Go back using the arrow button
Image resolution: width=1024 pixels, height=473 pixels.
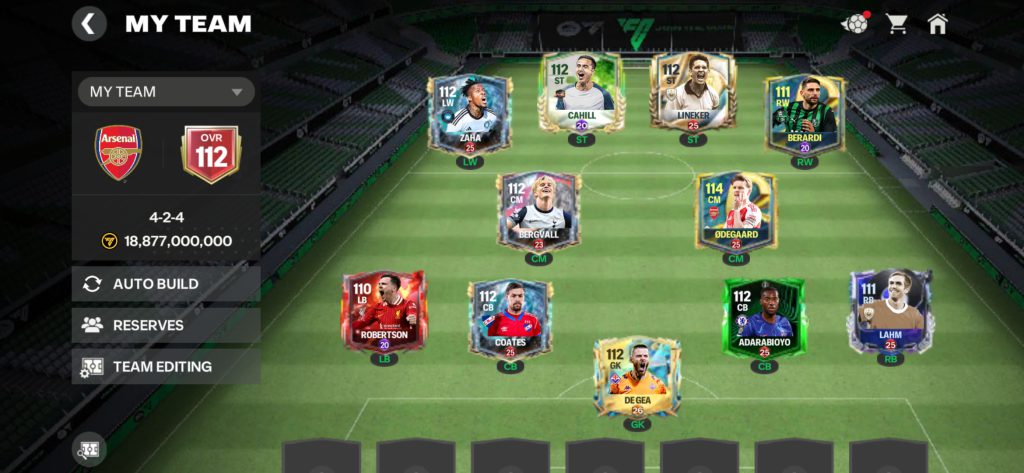tap(89, 23)
